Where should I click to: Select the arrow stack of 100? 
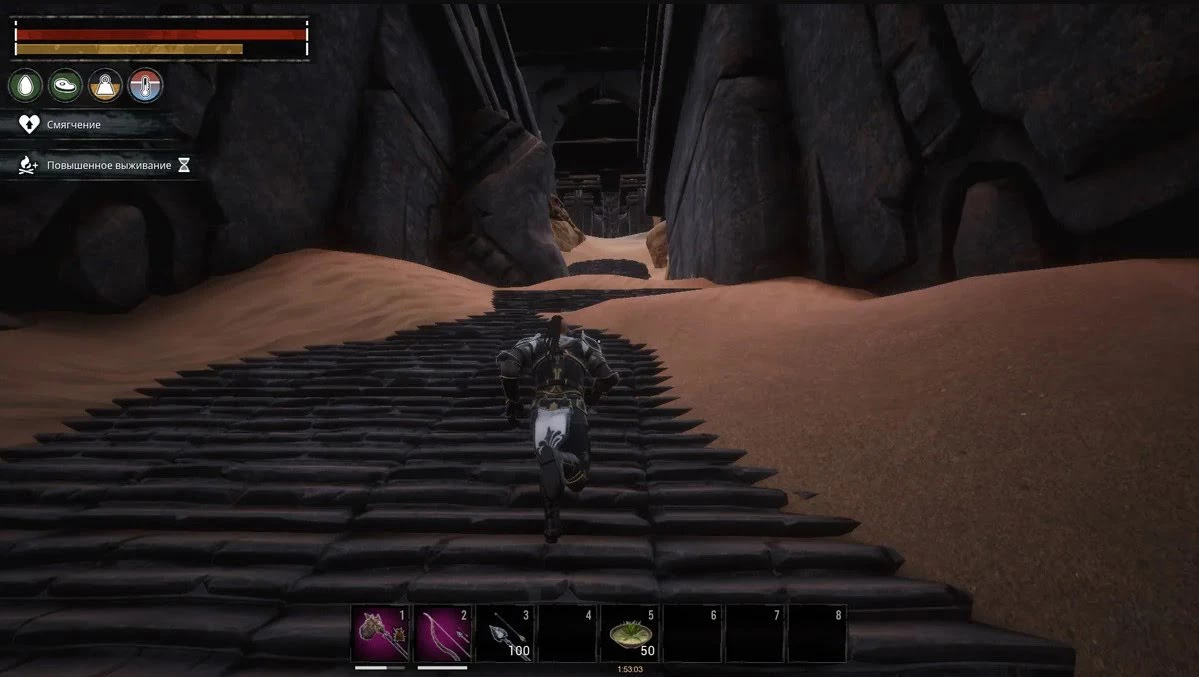[504, 633]
